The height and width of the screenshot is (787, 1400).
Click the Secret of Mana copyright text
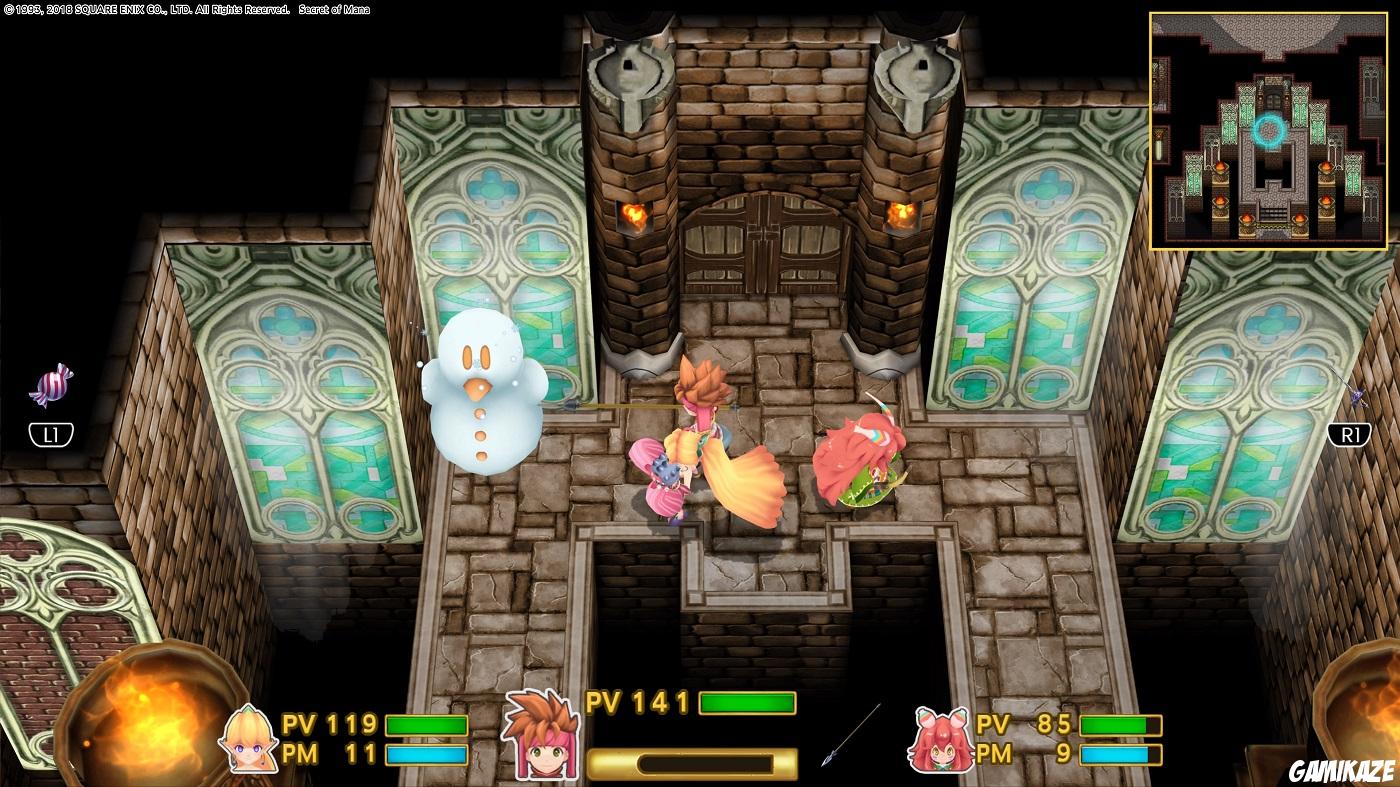pos(185,9)
